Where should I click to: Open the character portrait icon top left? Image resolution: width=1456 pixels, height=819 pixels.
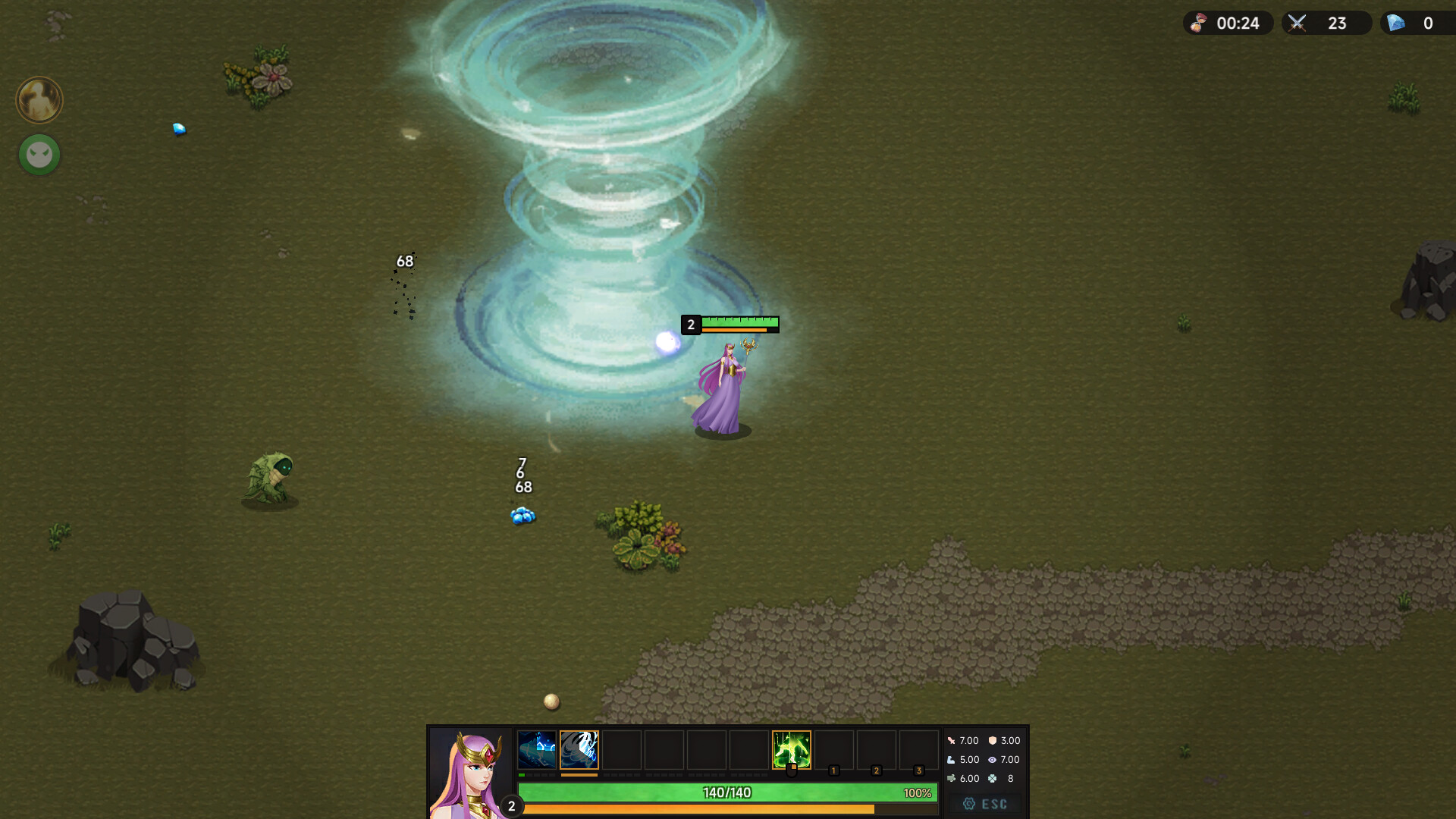[x=38, y=100]
